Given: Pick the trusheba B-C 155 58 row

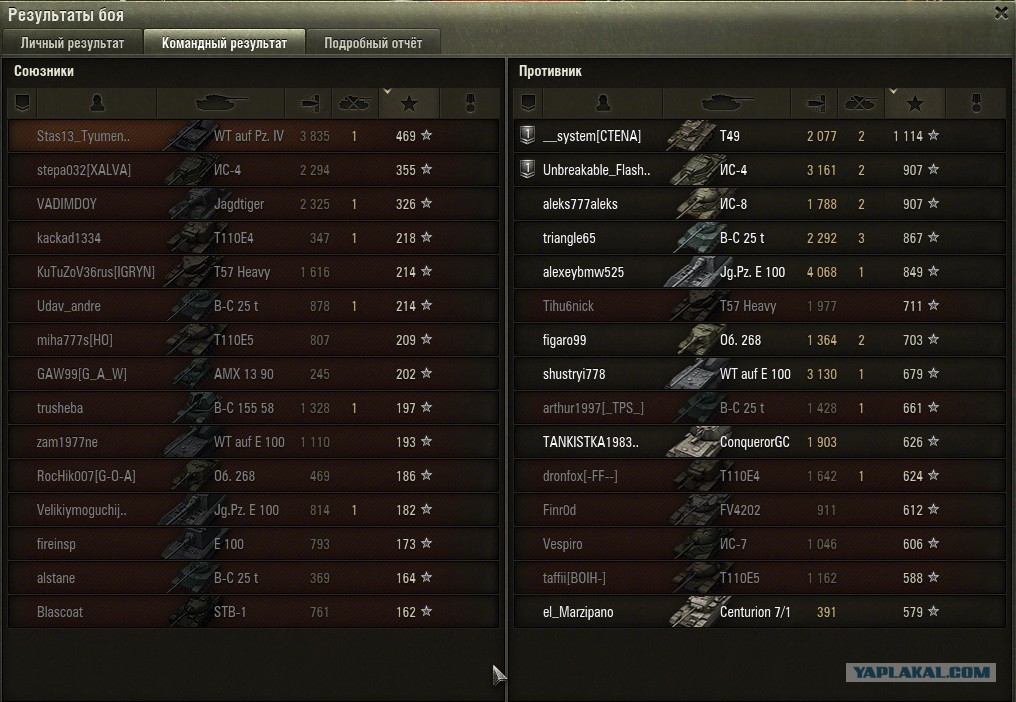Looking at the screenshot, I should pos(252,408).
